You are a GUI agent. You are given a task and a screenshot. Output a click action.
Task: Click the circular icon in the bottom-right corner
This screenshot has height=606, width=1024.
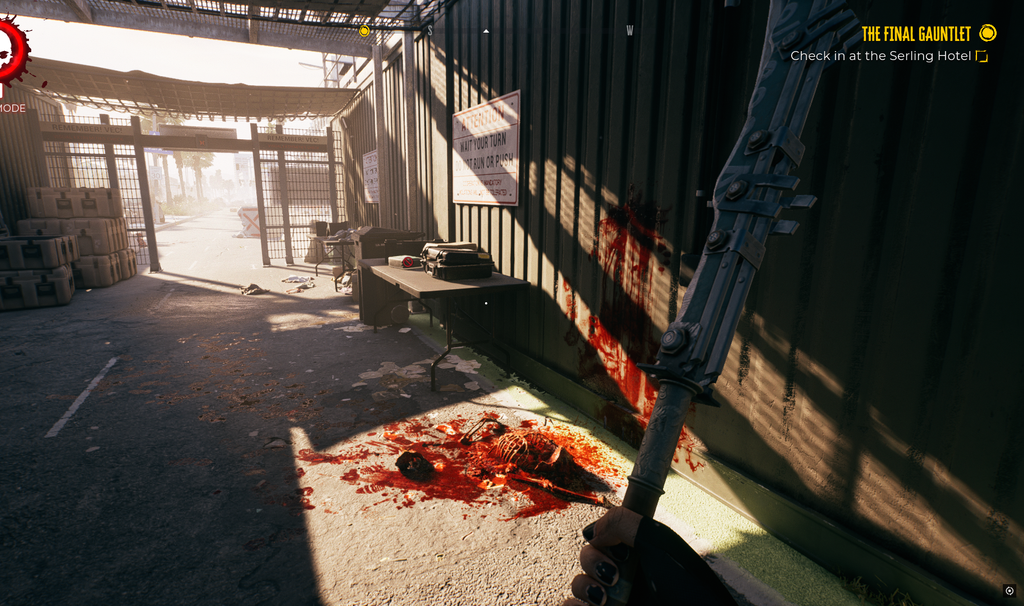tap(1009, 590)
